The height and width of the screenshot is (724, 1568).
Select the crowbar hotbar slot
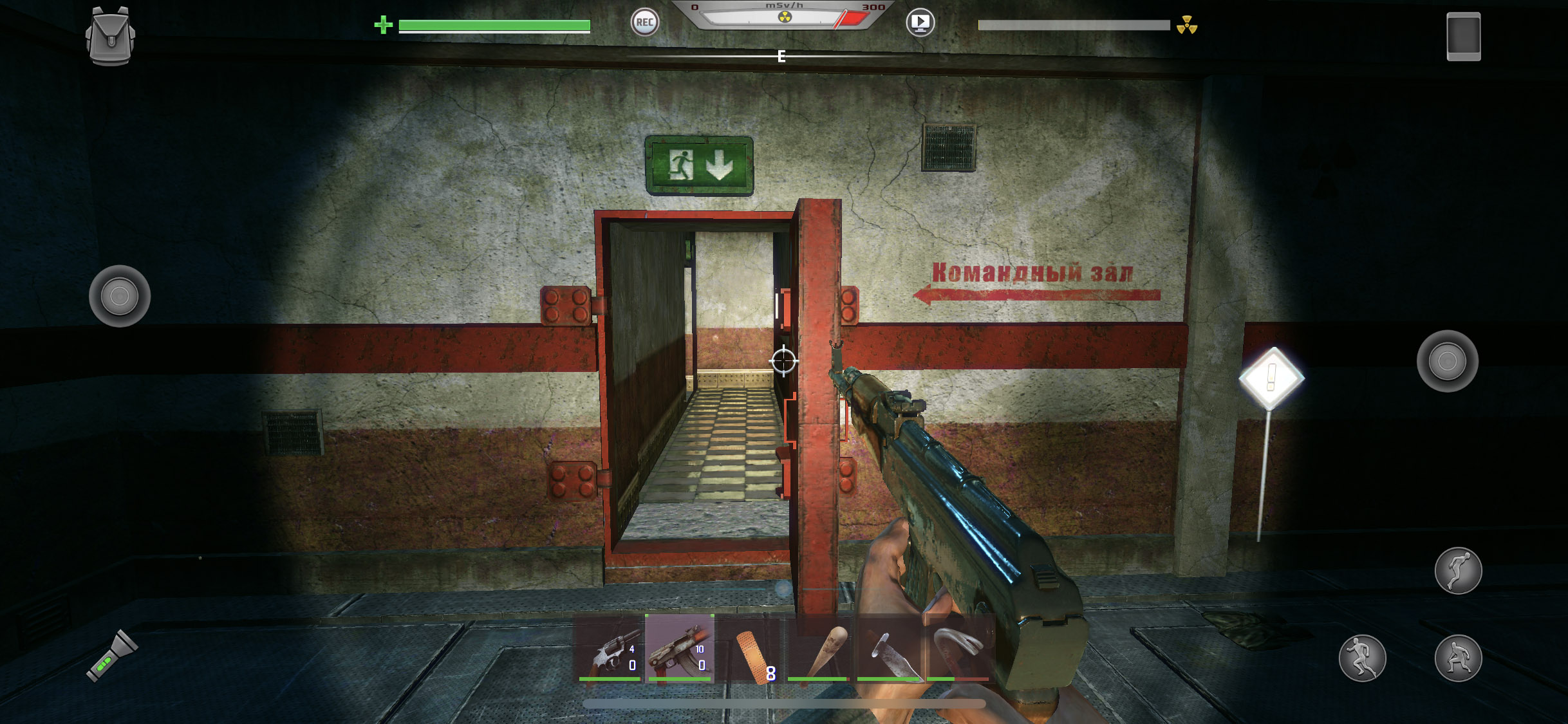(x=958, y=649)
